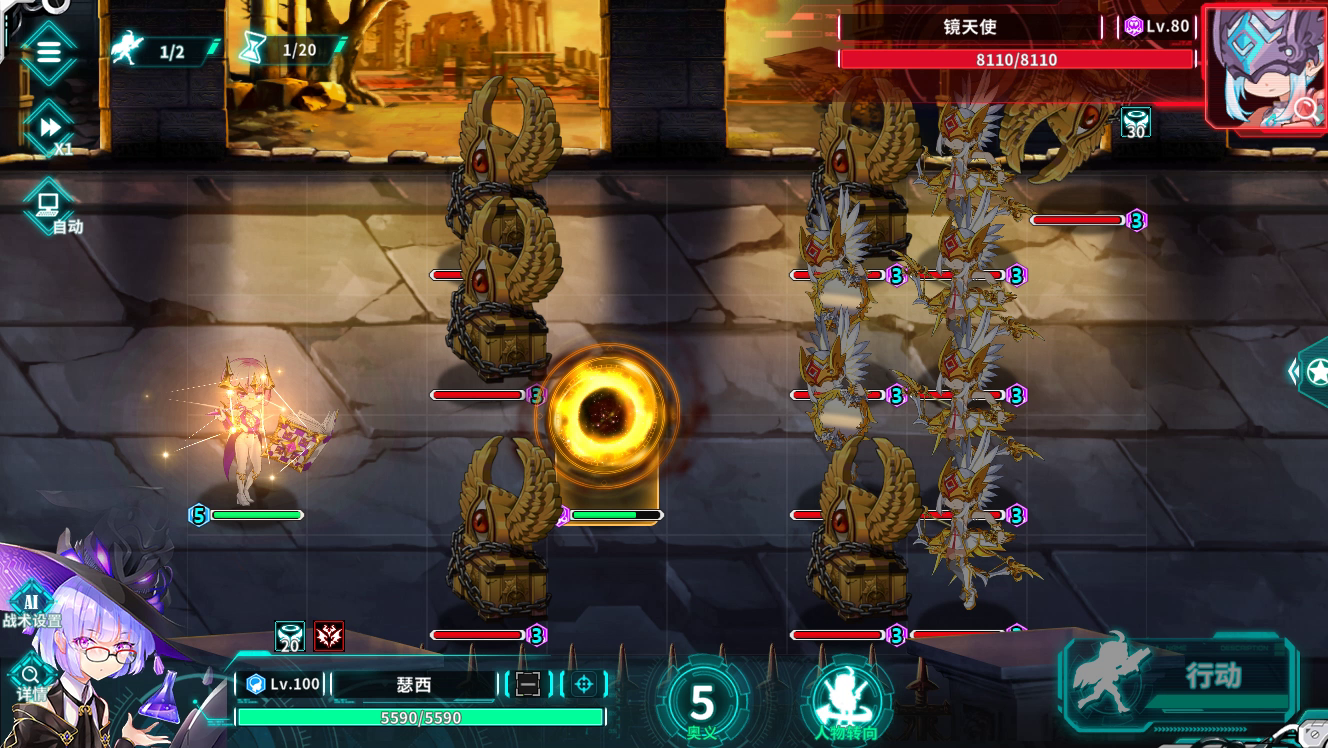Toggle the X1 battle speed button
Image resolution: width=1328 pixels, height=748 pixels.
pos(48,128)
